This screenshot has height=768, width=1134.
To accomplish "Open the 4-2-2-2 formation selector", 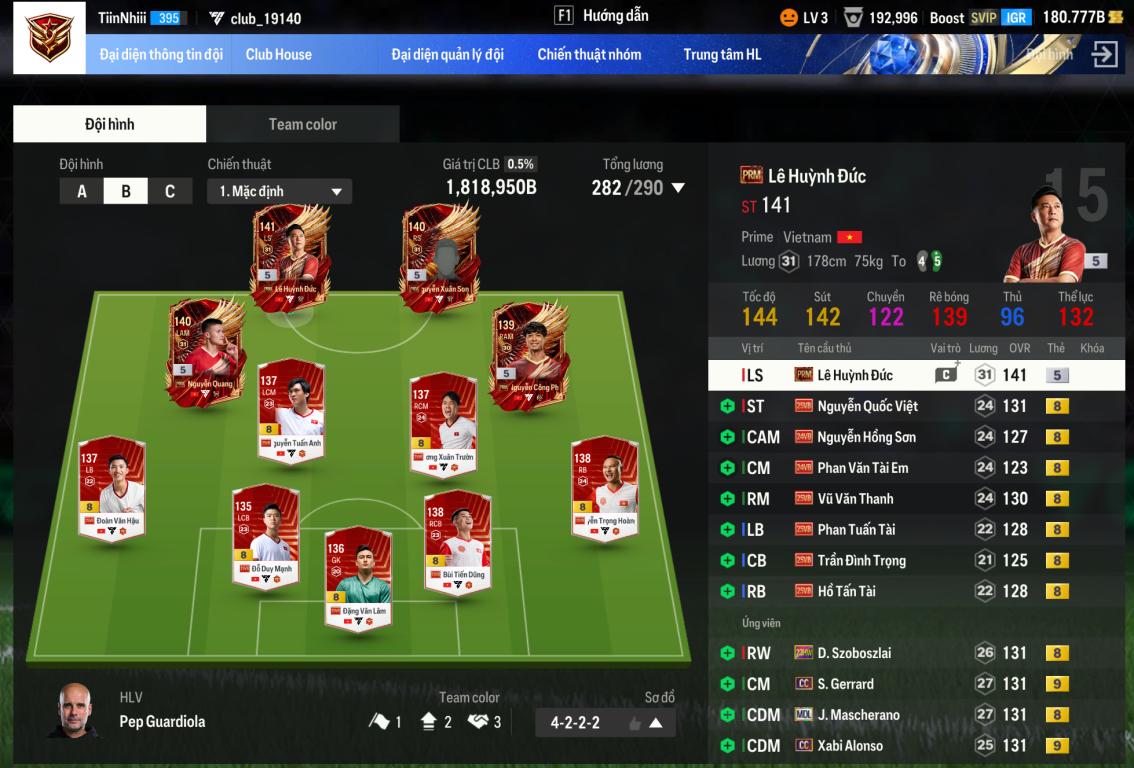I will (606, 722).
